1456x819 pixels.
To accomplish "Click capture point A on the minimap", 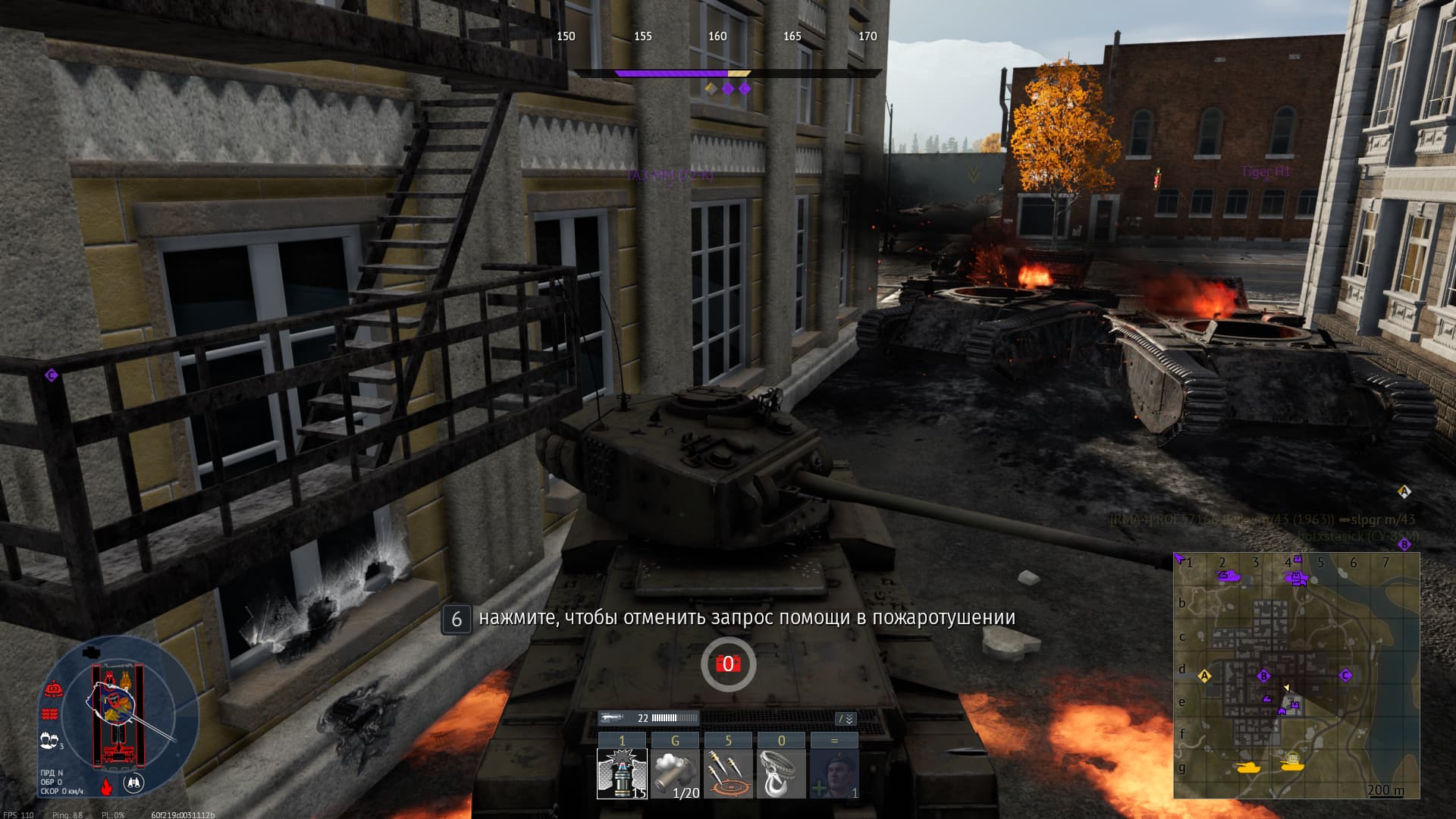I will coord(1204,676).
